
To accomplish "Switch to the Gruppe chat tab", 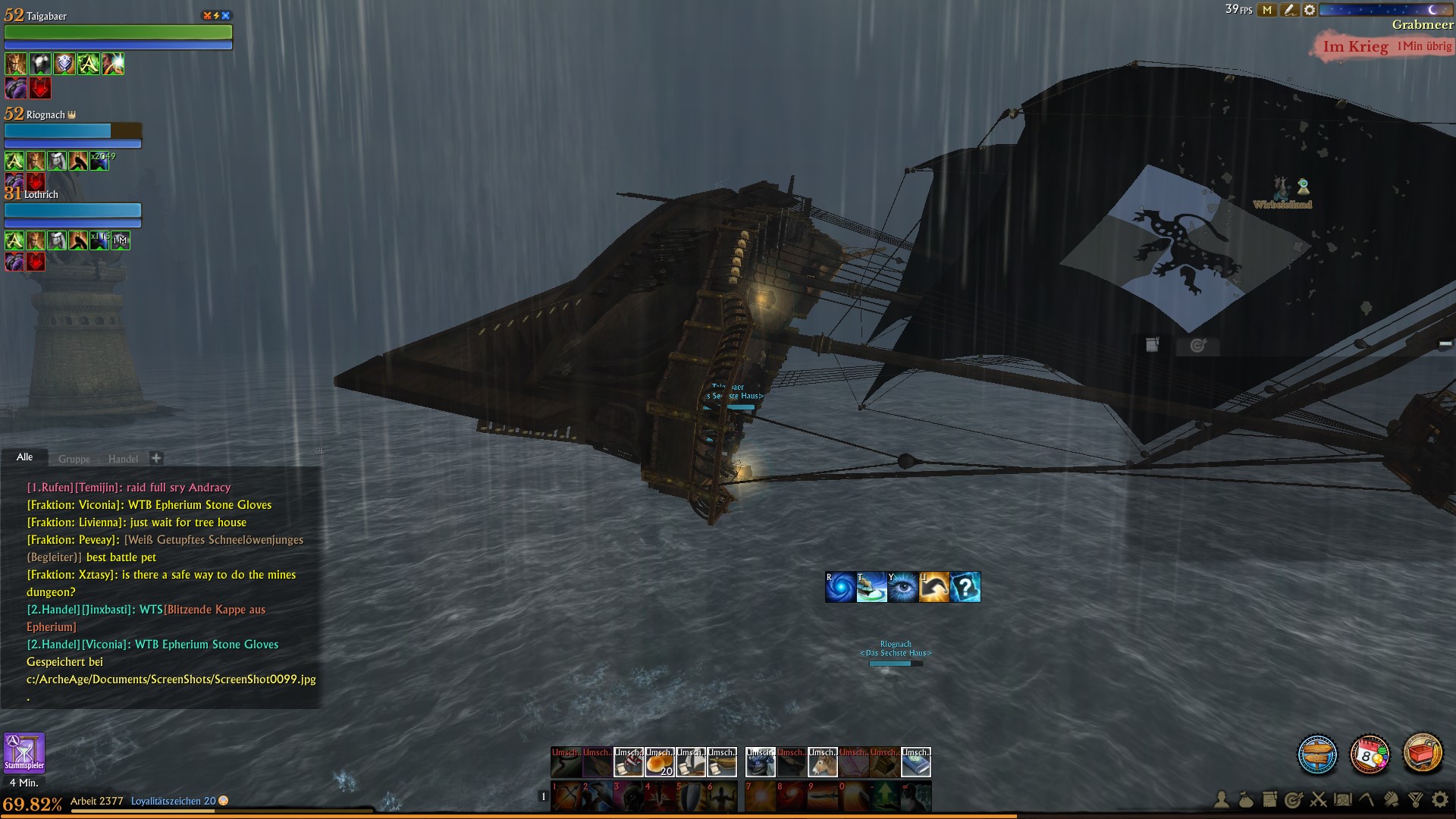I will 74,459.
